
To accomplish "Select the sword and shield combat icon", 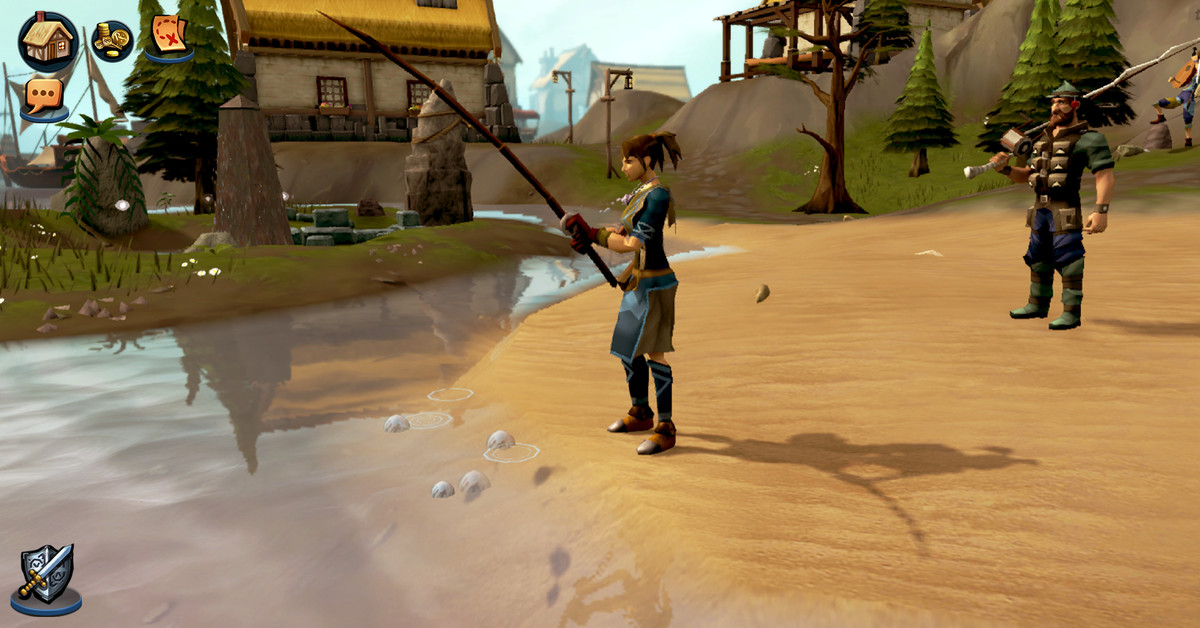I will pyautogui.click(x=46, y=578).
